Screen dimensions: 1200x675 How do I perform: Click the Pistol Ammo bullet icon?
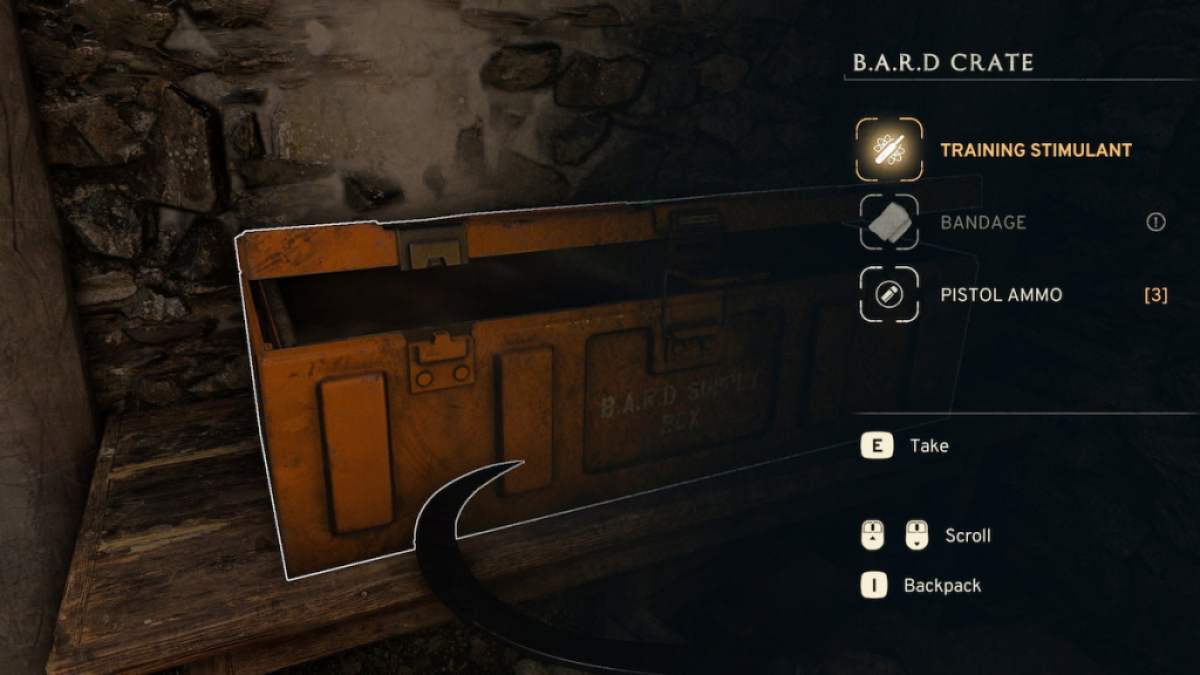pos(888,295)
